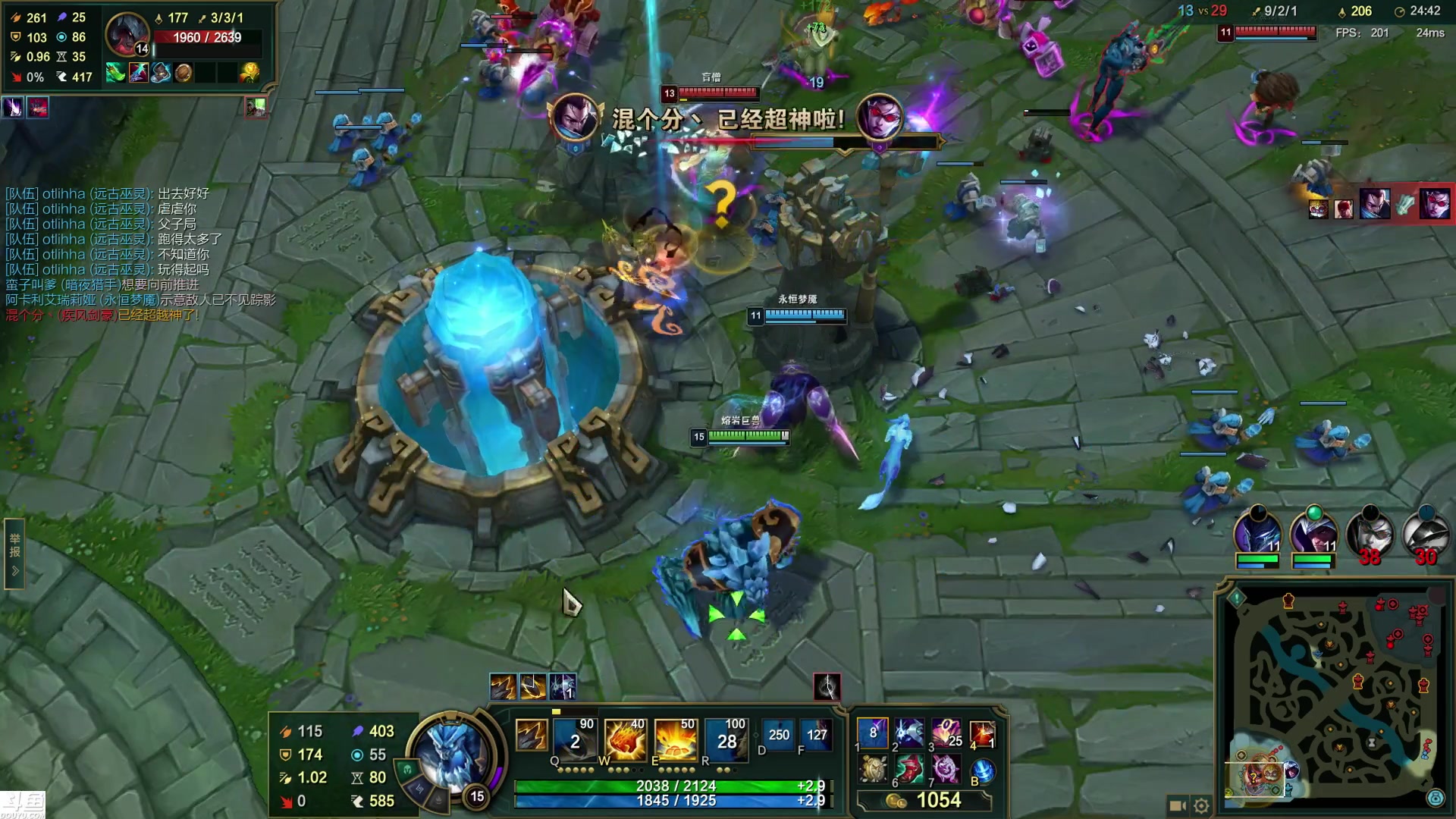This screenshot has width=1456, height=819.
Task: Click on the minimap
Action: (x=1335, y=698)
